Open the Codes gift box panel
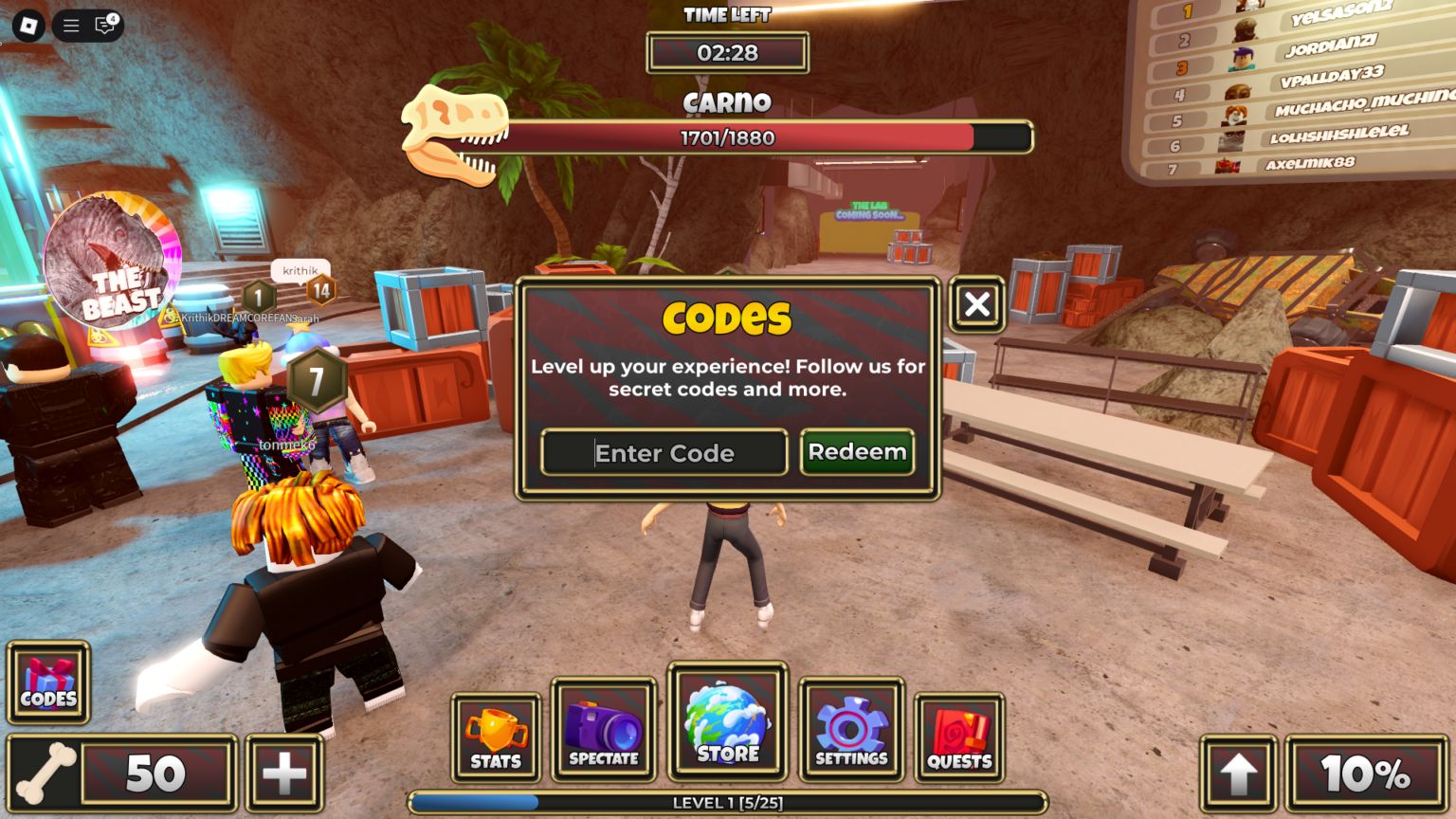Image resolution: width=1456 pixels, height=819 pixels. 48,682
